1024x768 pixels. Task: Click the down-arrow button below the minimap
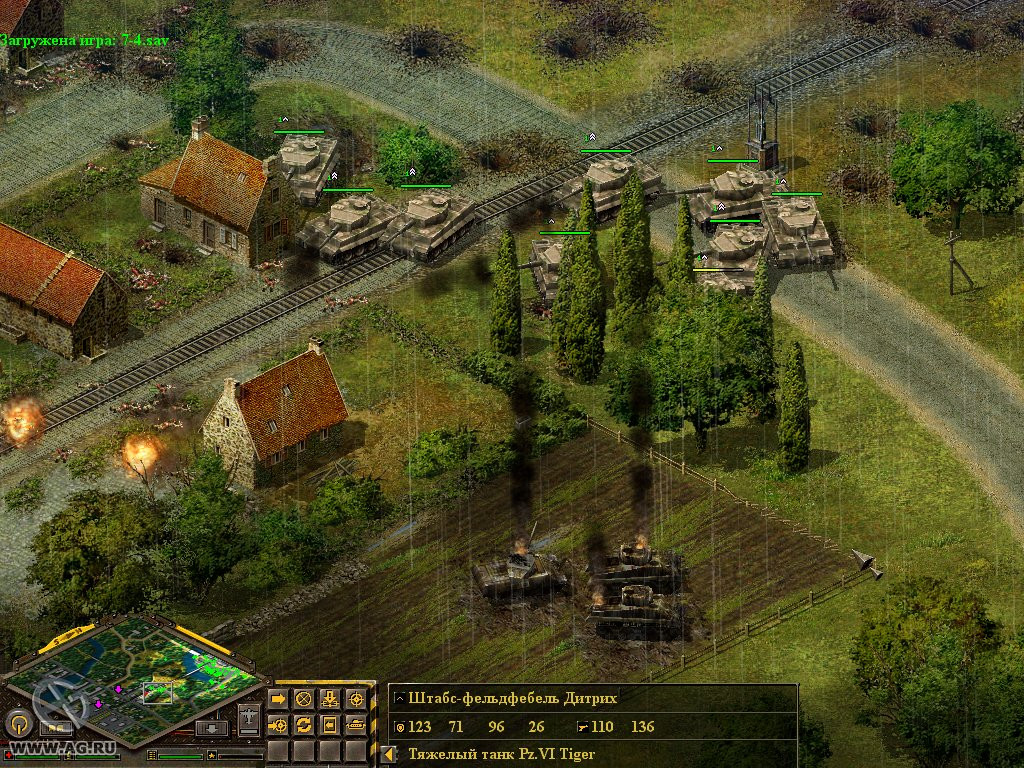click(211, 727)
